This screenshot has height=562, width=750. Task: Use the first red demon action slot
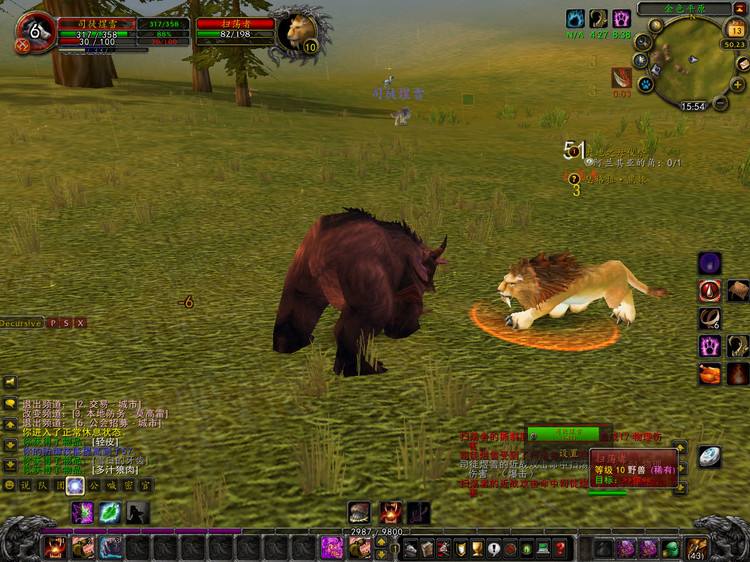pos(54,547)
